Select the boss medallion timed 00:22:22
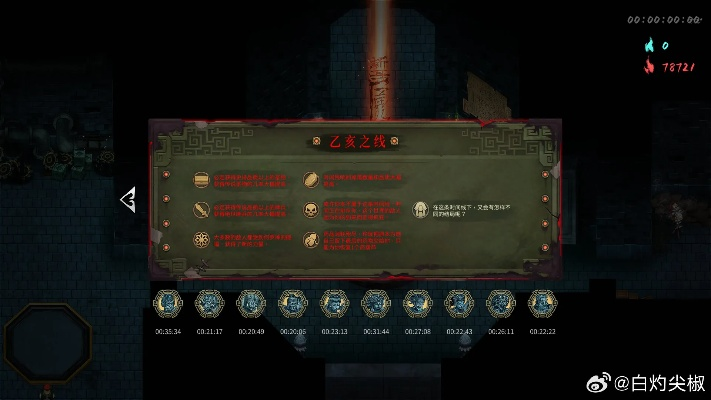Viewport: 711px width, 400px height. 542,302
